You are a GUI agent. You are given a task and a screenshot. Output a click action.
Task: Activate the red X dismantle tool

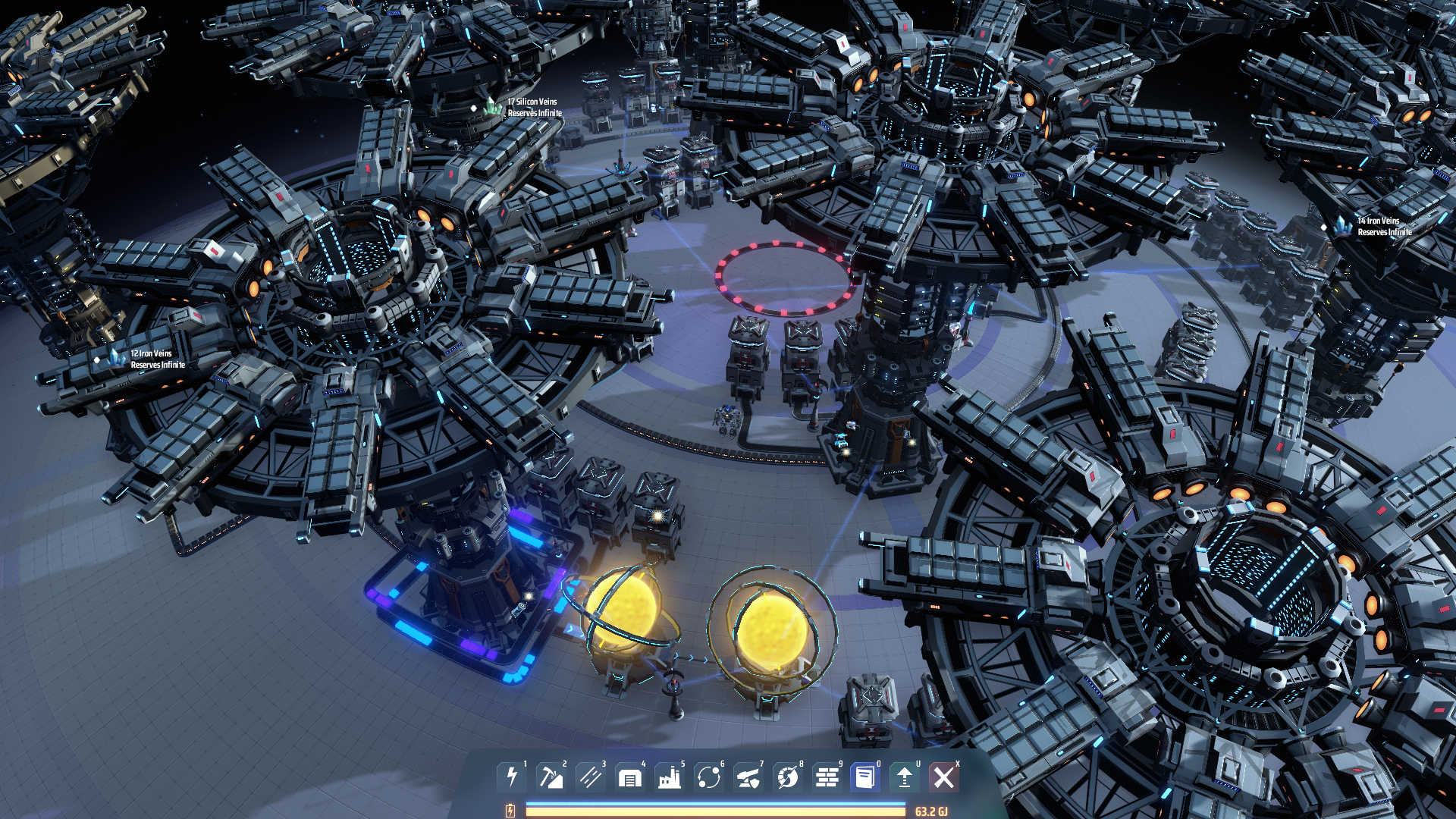coord(944,777)
